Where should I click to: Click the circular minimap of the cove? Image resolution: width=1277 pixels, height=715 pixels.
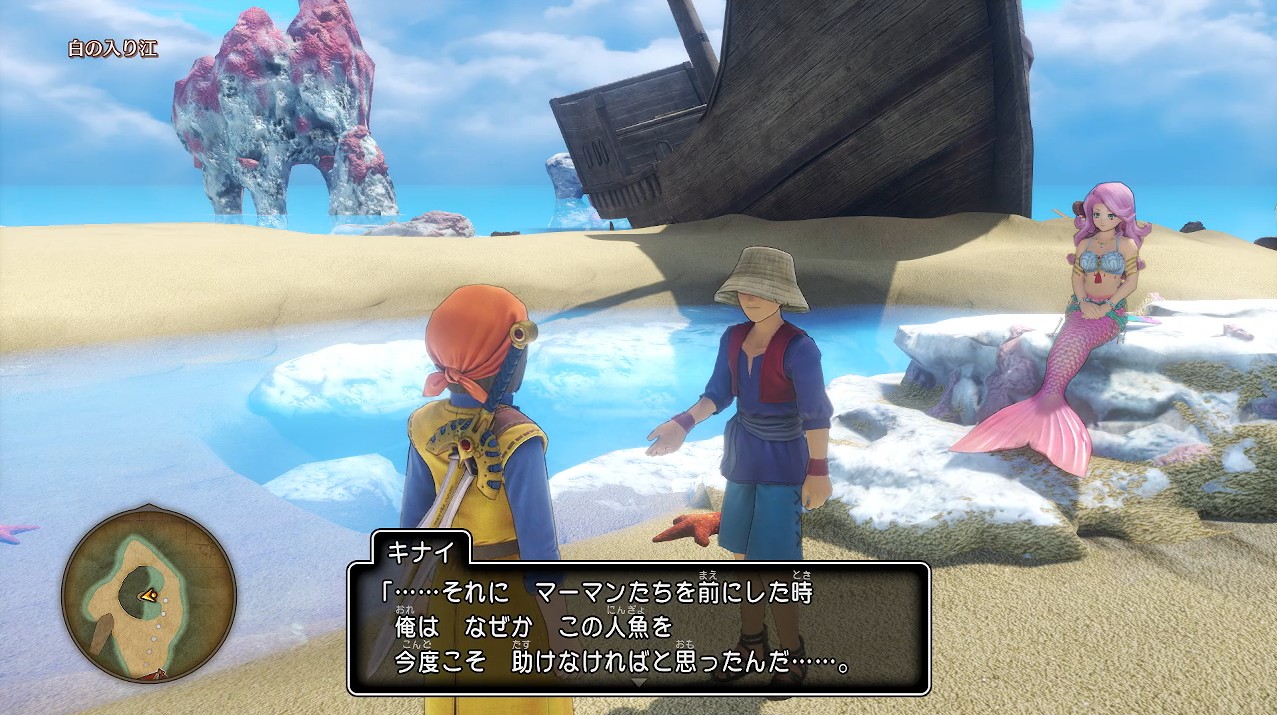pos(149,595)
